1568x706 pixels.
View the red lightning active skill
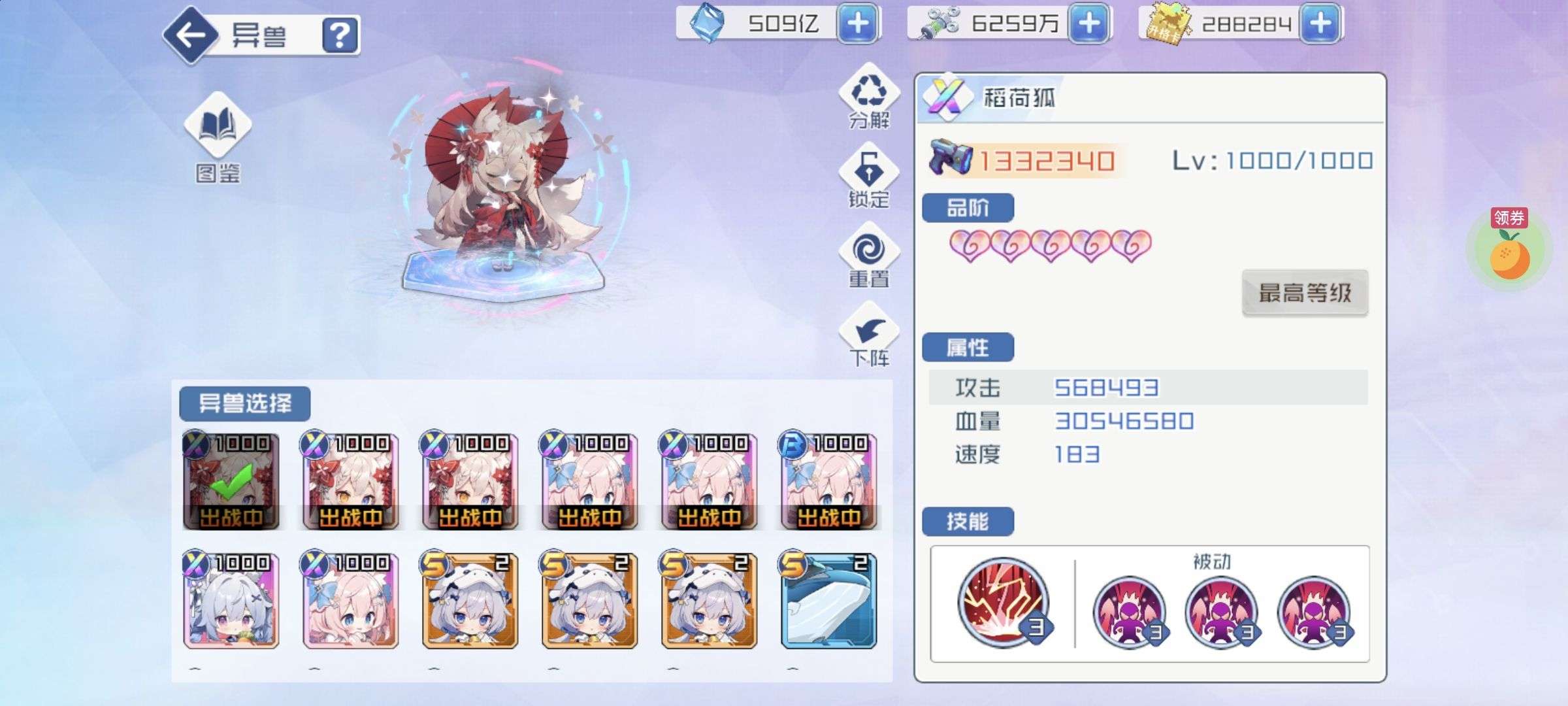1003,603
